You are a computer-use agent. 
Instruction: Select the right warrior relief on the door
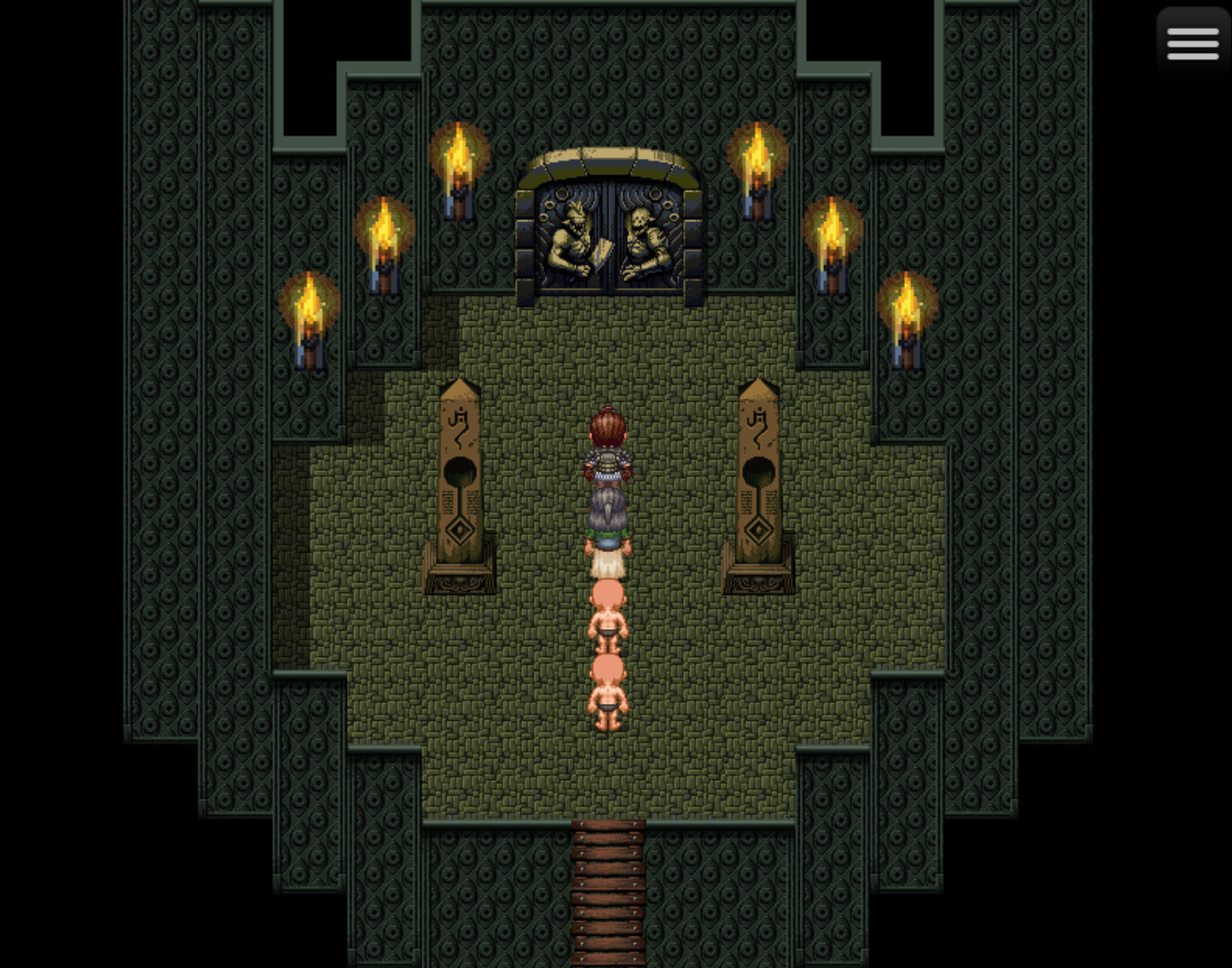645,235
